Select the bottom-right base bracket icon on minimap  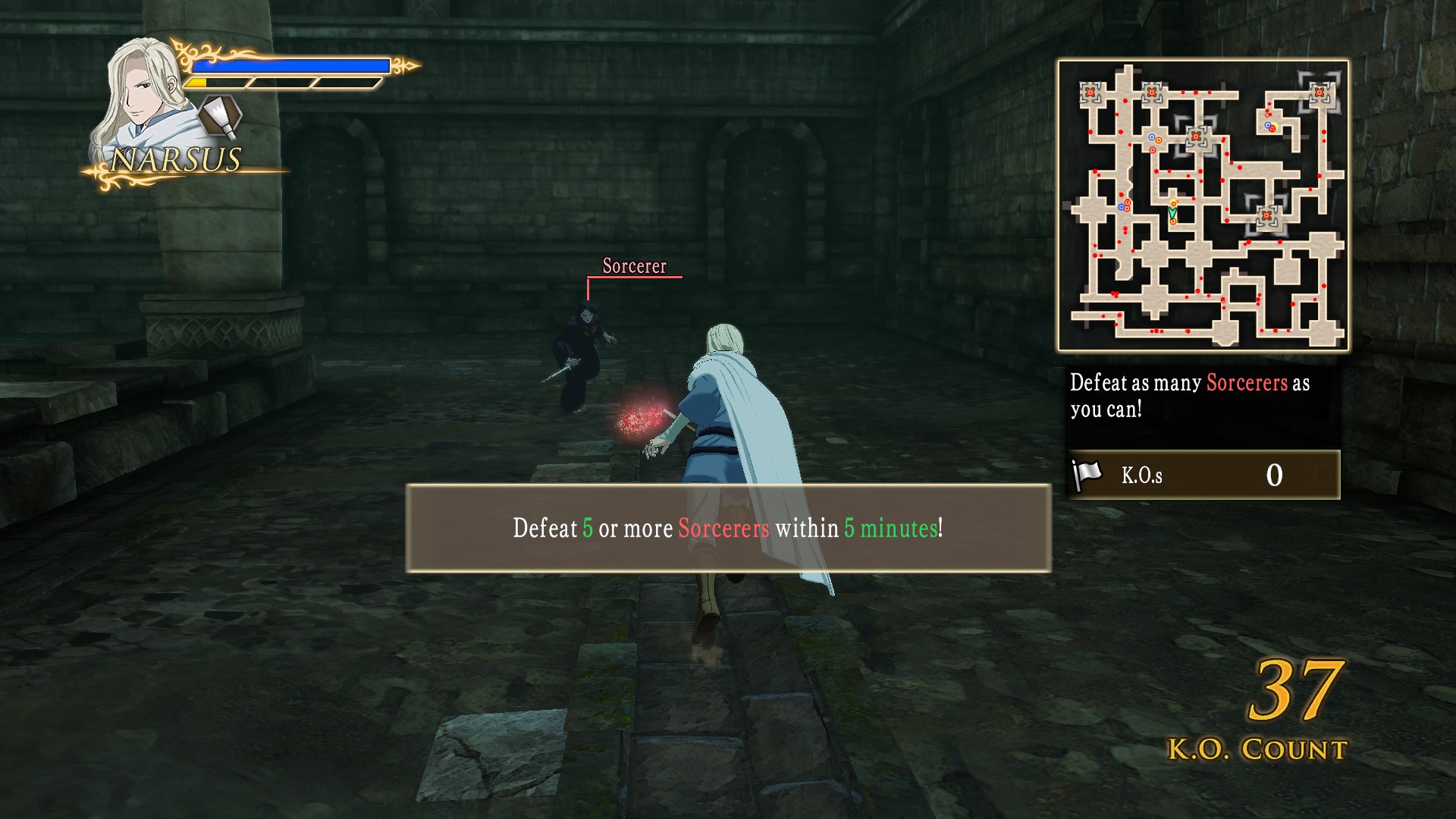tap(1266, 215)
